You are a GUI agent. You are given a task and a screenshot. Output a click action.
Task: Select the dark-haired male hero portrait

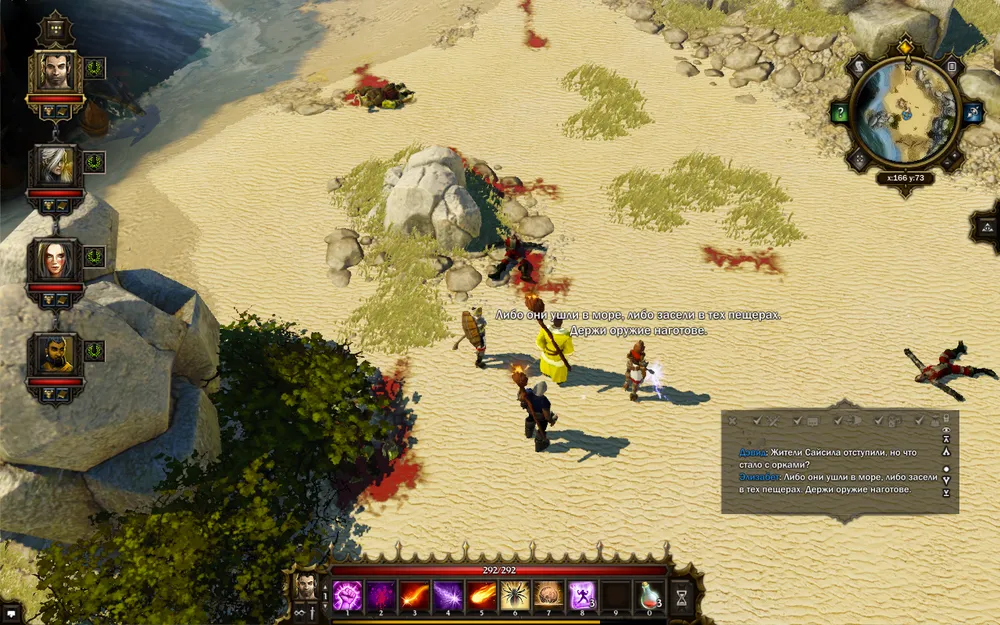pyautogui.click(x=55, y=72)
